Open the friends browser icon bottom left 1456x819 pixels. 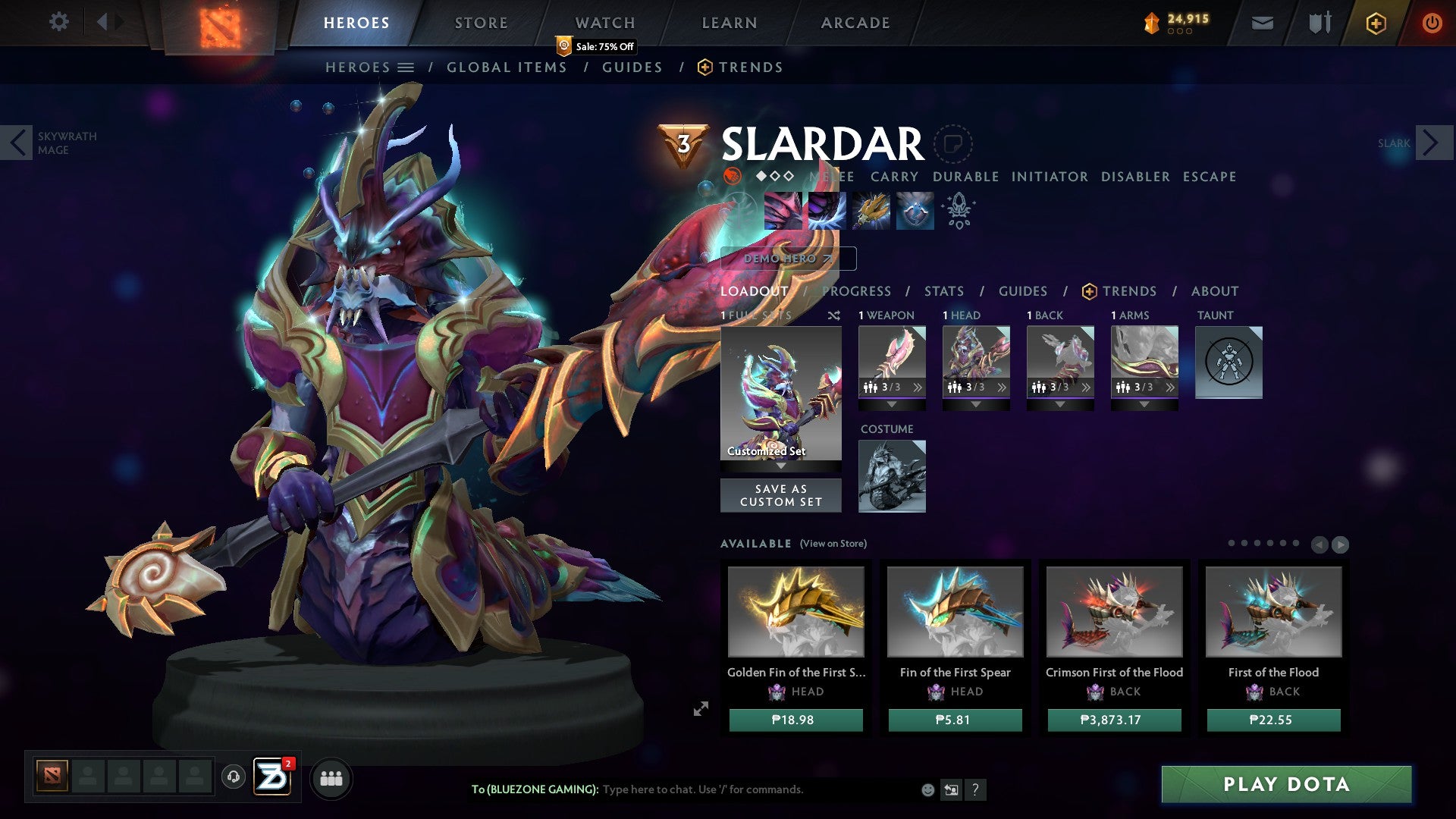(x=331, y=778)
